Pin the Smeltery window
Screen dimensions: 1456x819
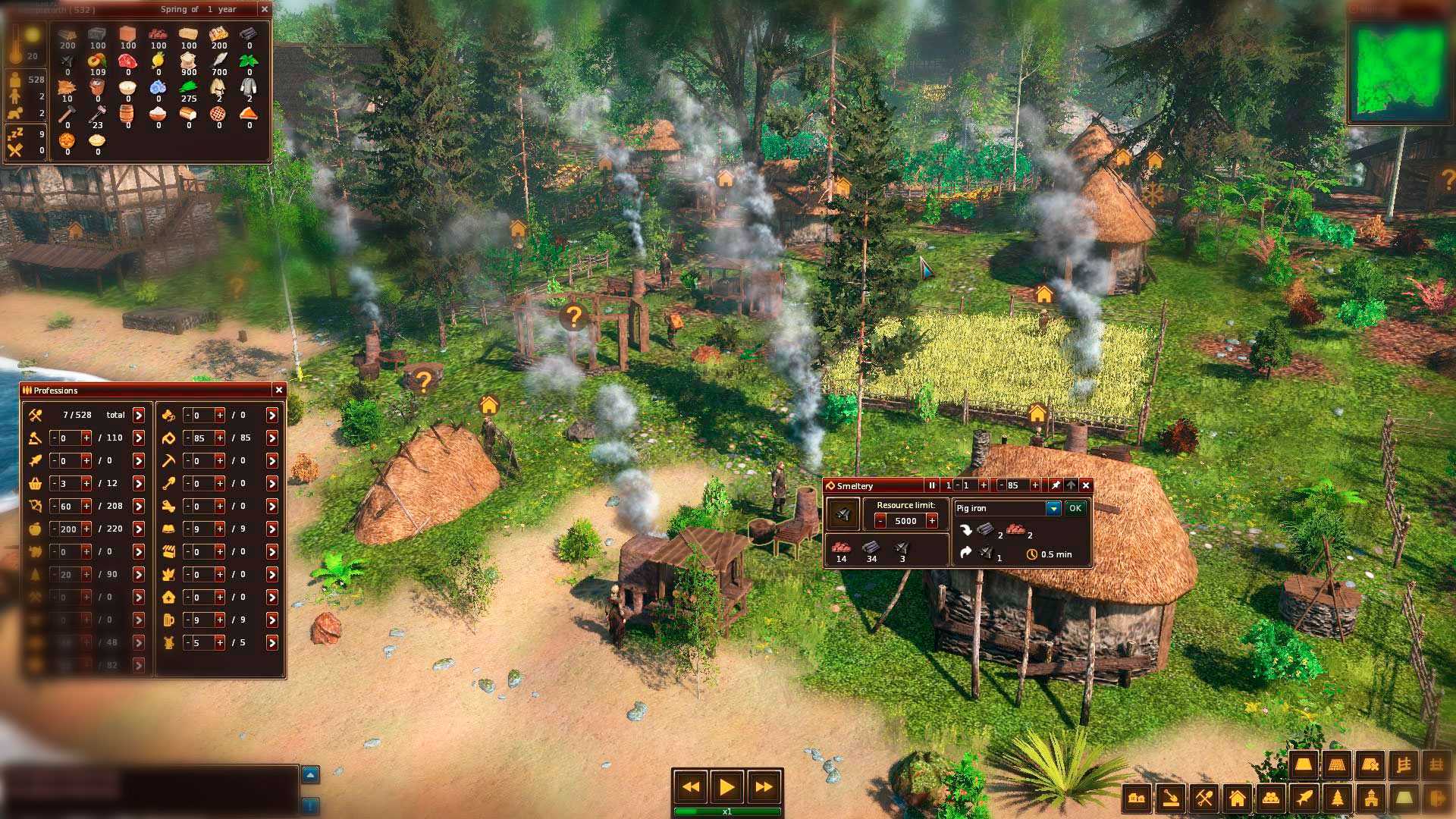click(x=1055, y=485)
